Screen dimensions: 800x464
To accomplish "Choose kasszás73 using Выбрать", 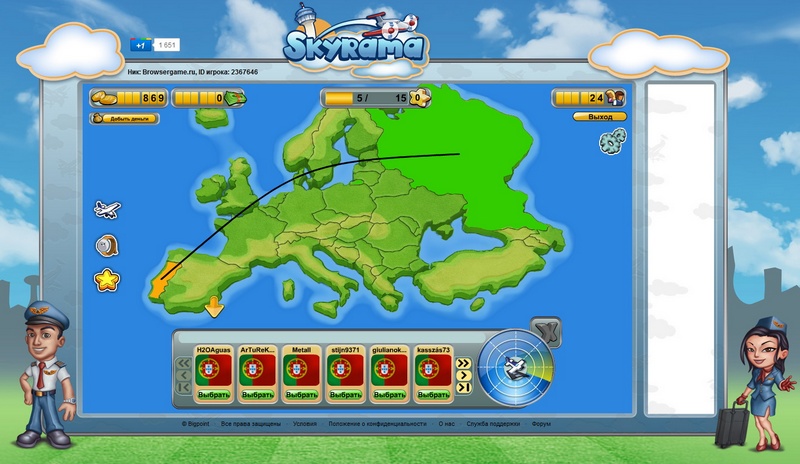I will point(435,394).
